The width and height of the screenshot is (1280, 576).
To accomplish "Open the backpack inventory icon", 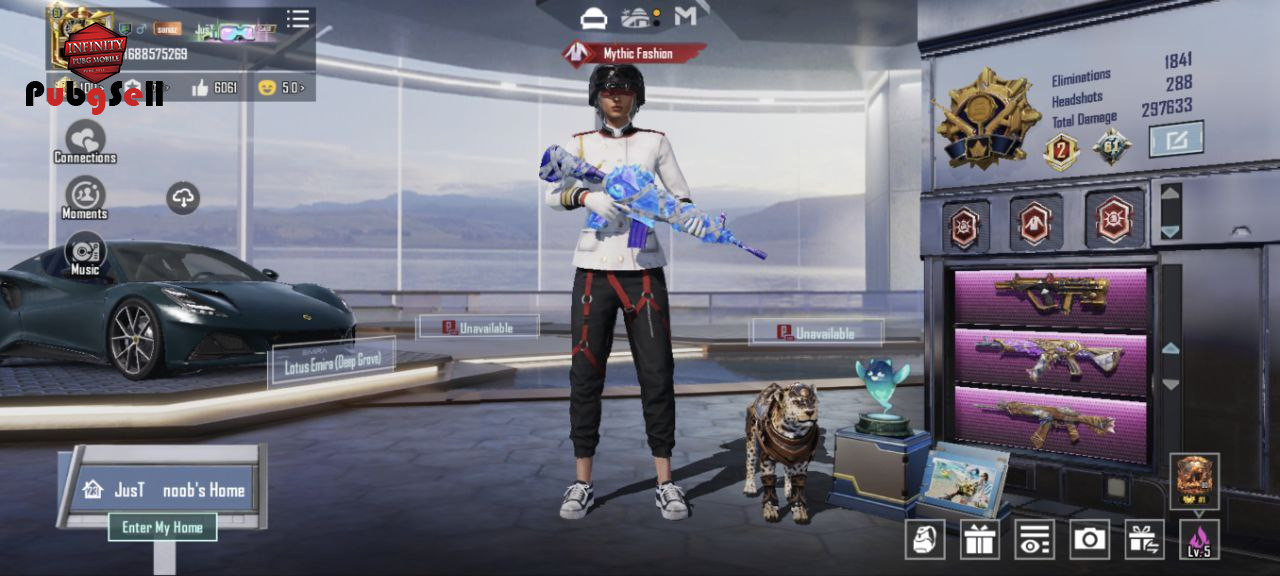I will (925, 540).
